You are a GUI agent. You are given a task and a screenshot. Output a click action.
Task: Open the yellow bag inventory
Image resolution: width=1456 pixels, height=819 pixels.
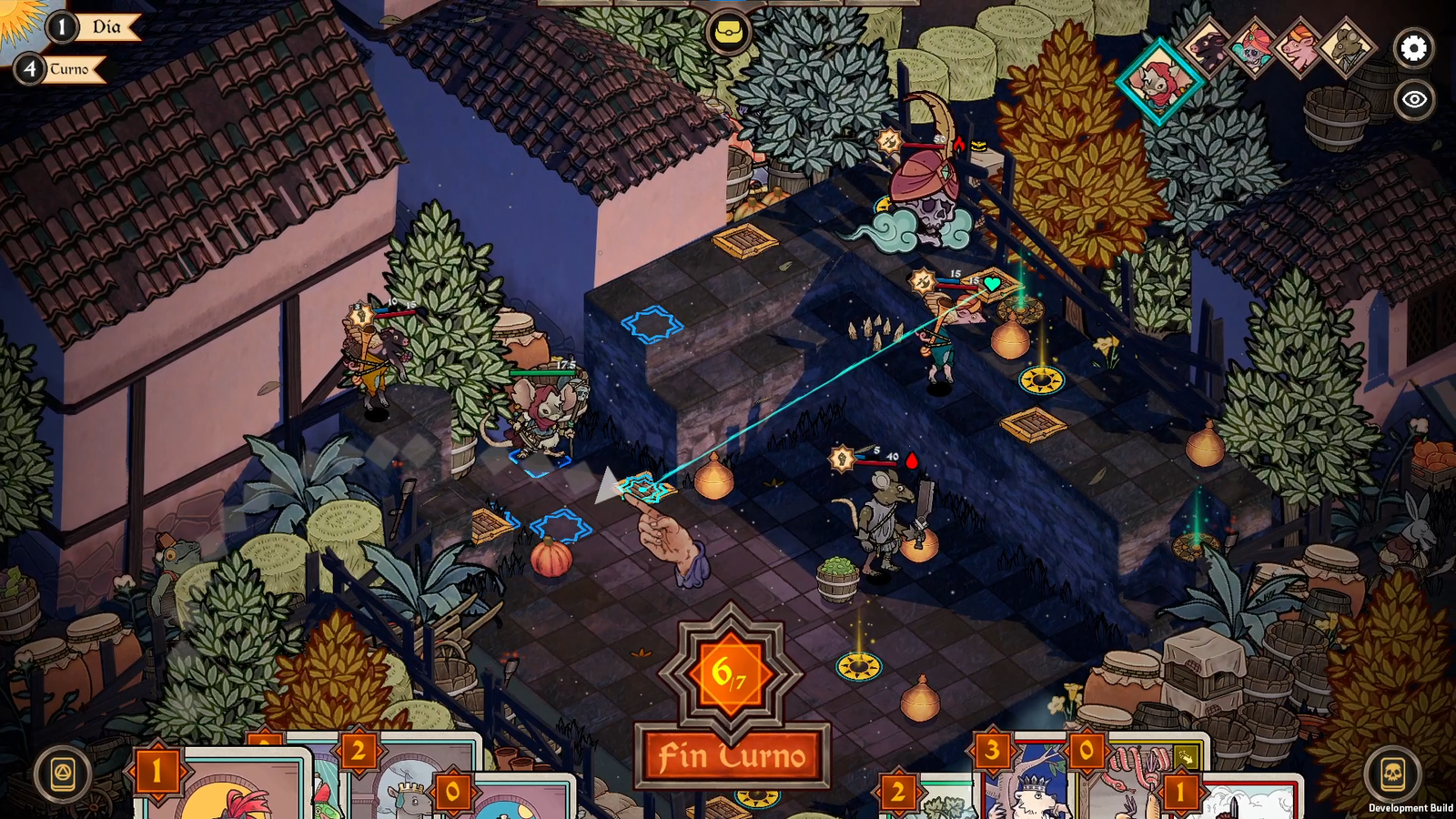point(728,33)
